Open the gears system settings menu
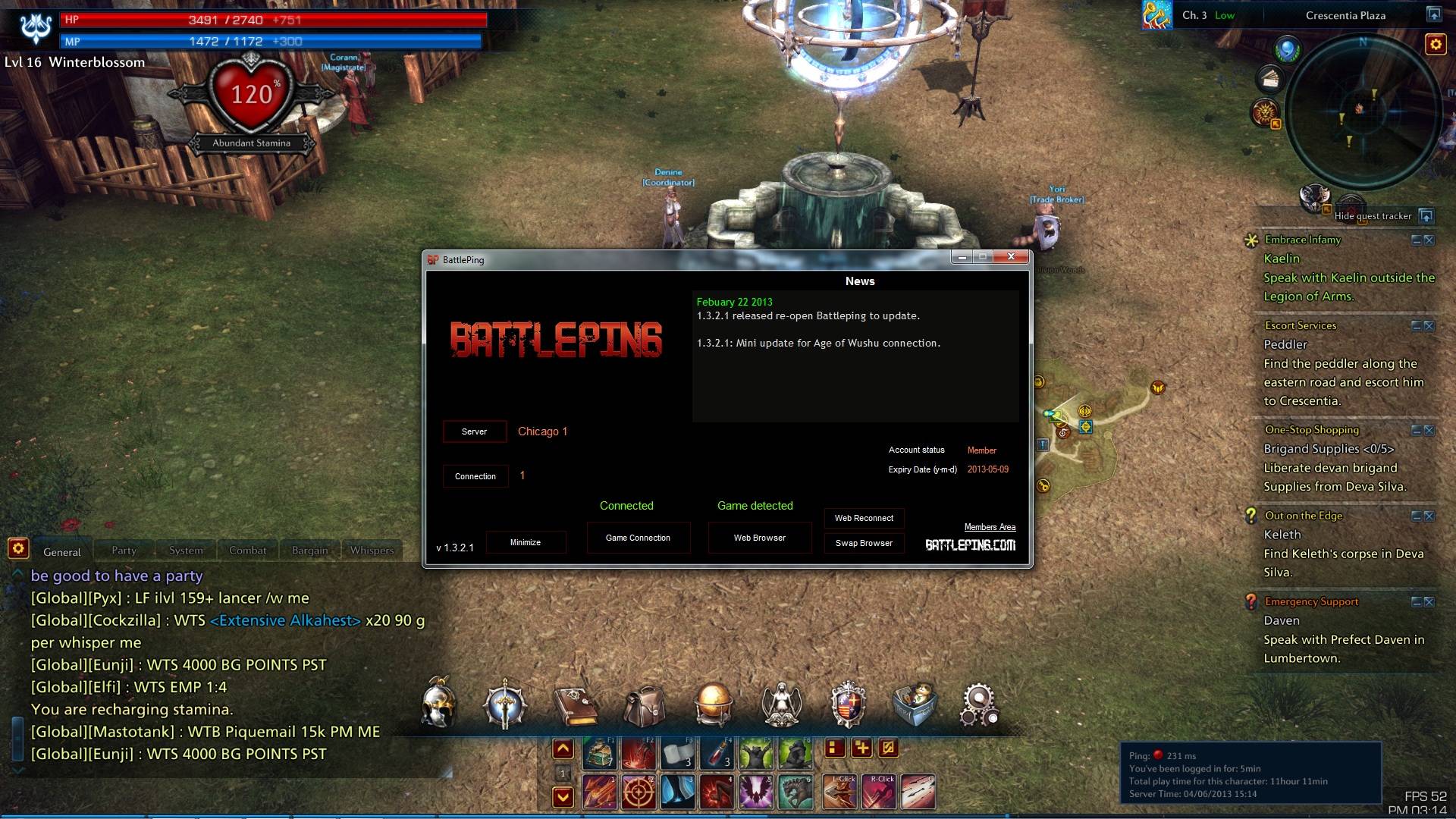 click(979, 704)
